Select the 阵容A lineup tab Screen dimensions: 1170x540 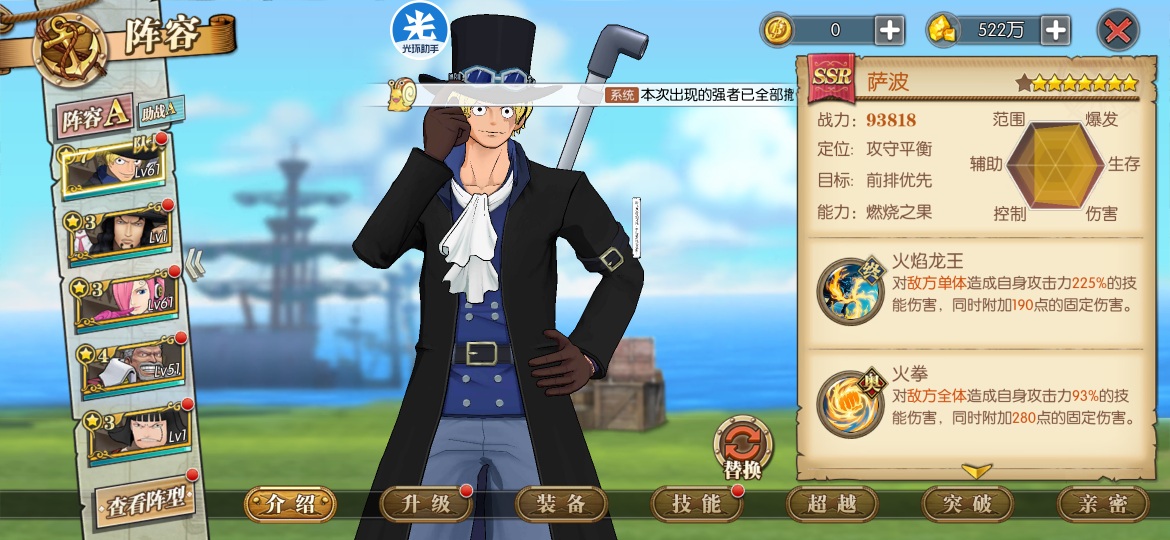click(x=94, y=117)
